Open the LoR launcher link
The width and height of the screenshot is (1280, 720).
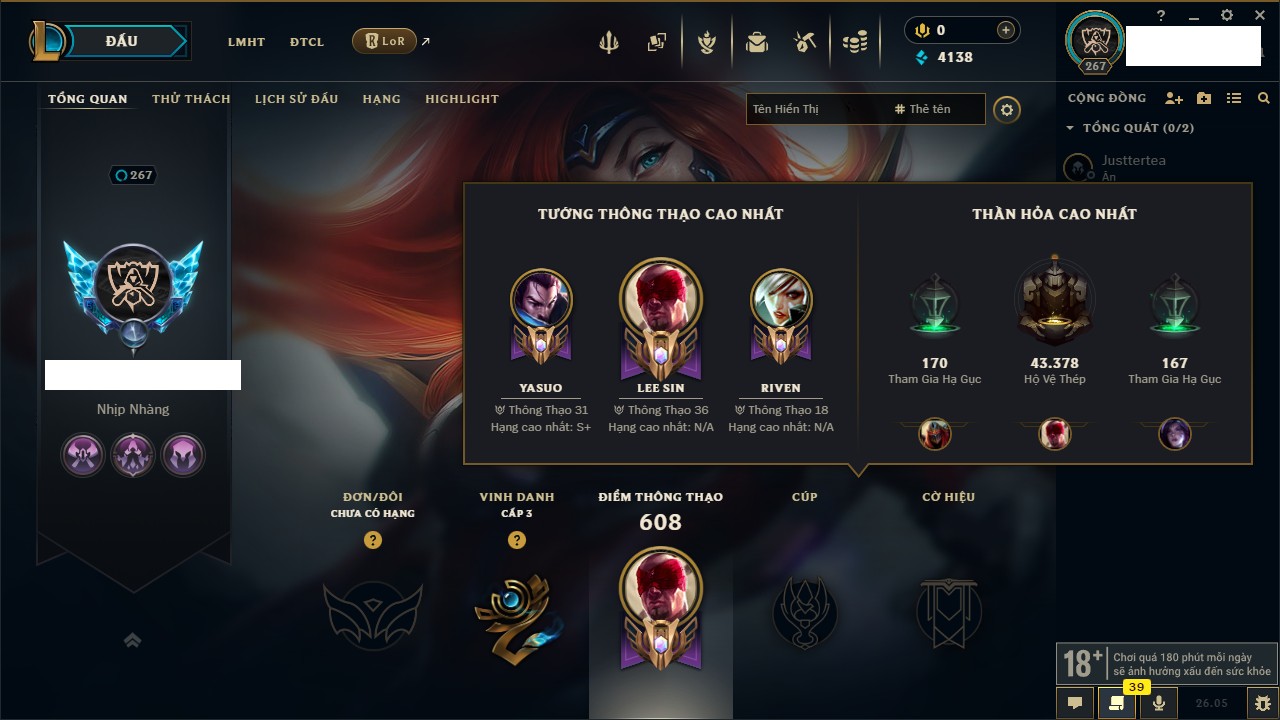(385, 42)
